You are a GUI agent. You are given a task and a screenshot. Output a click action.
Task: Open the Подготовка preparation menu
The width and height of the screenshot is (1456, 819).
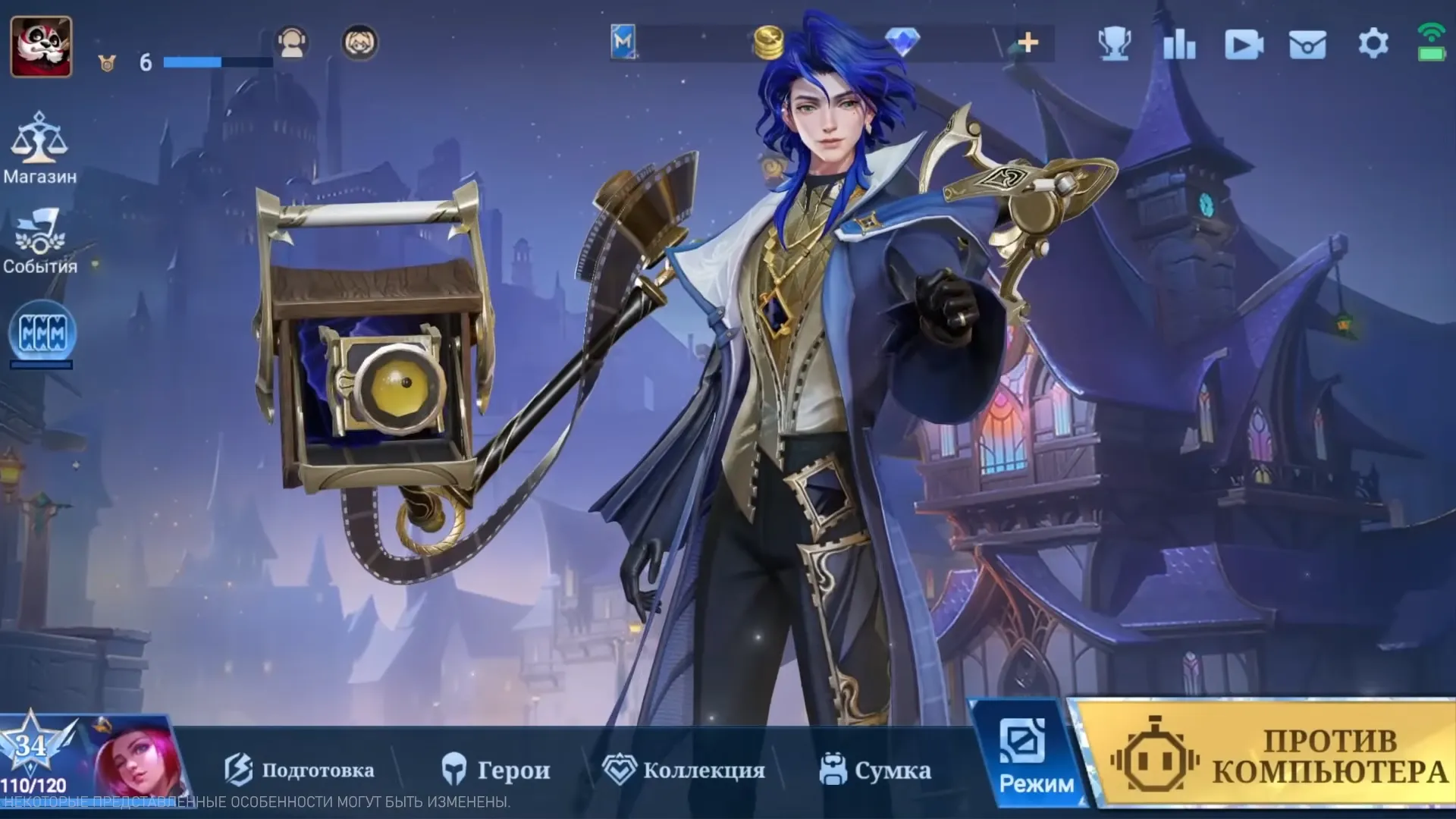pyautogui.click(x=300, y=770)
